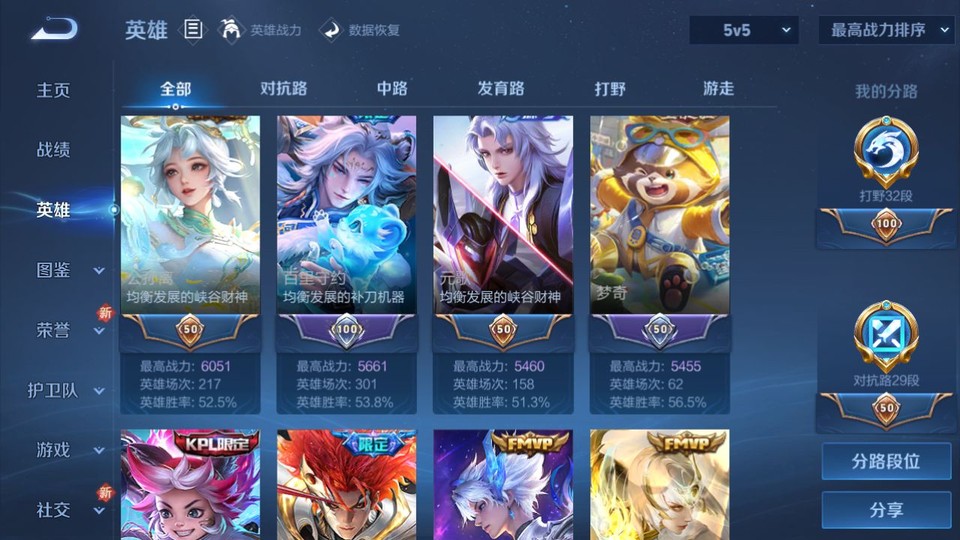Open the 游戏 game menu entry
The image size is (960, 540).
[66, 450]
